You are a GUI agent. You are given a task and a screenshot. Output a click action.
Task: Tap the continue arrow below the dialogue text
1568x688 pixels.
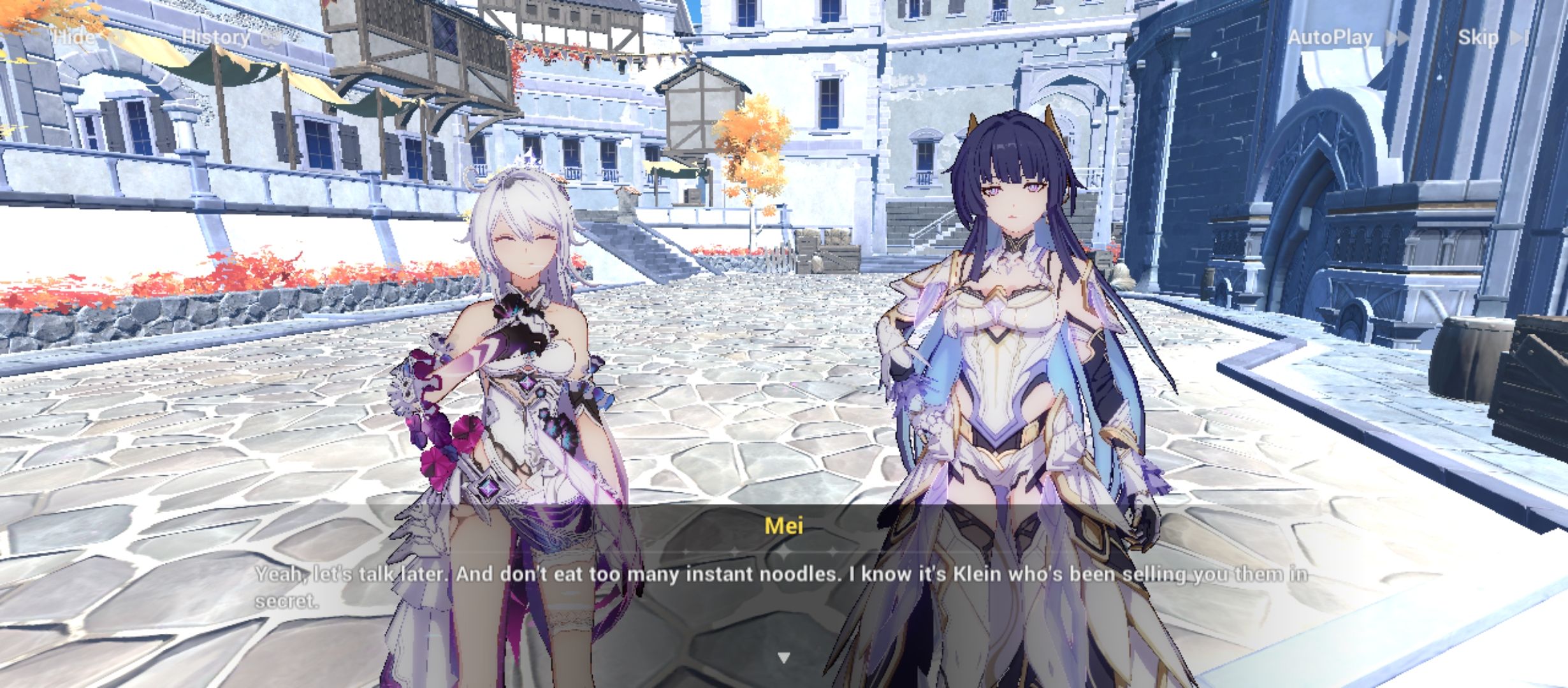click(x=783, y=656)
